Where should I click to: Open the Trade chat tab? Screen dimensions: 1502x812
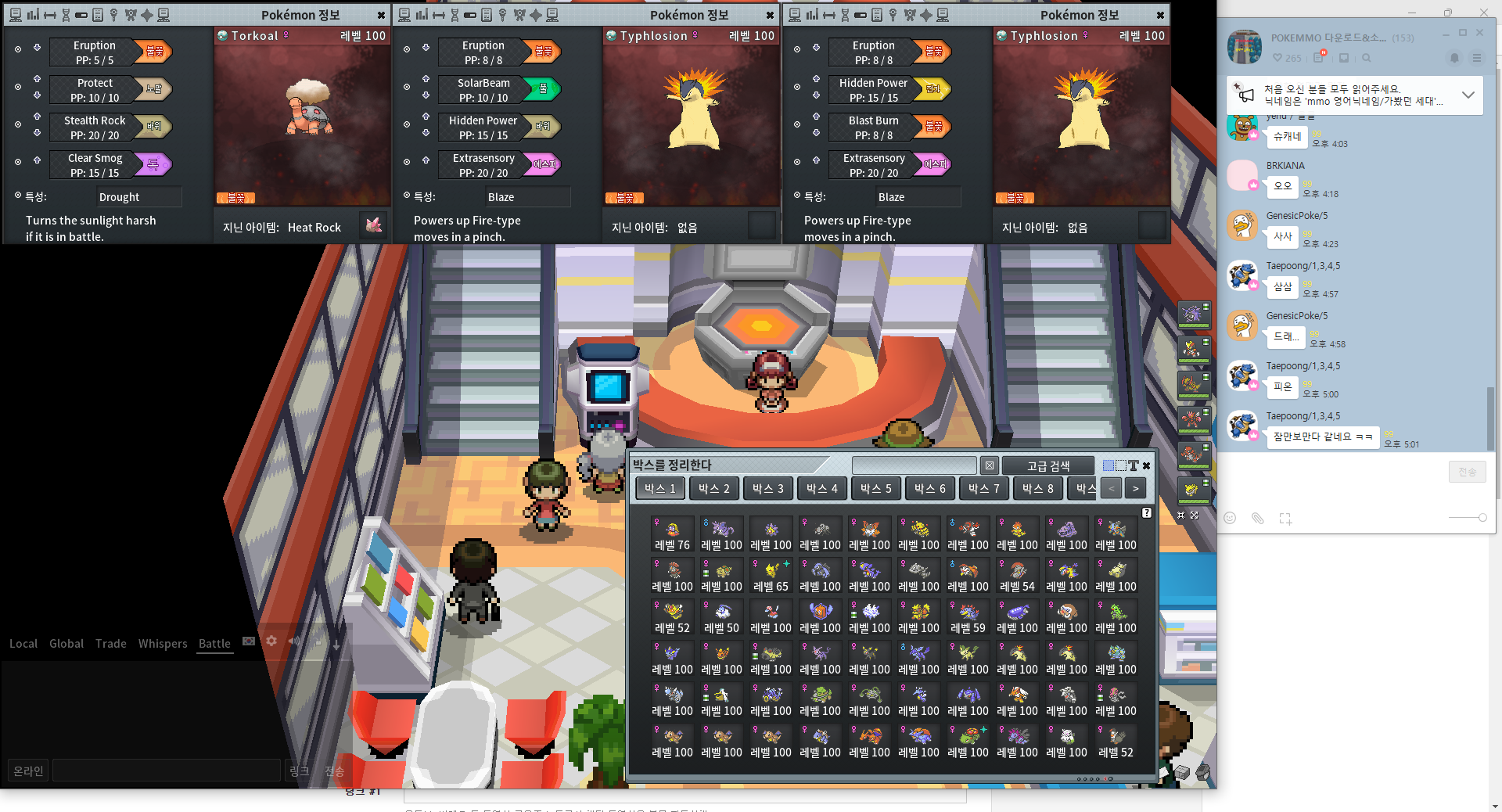tap(110, 643)
